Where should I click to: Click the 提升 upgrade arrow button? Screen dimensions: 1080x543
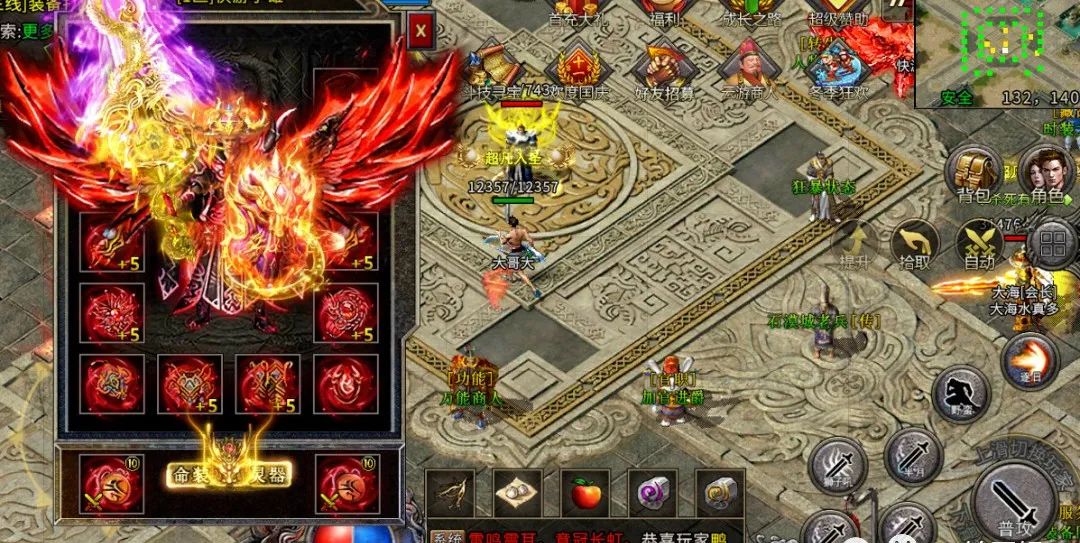click(x=855, y=243)
